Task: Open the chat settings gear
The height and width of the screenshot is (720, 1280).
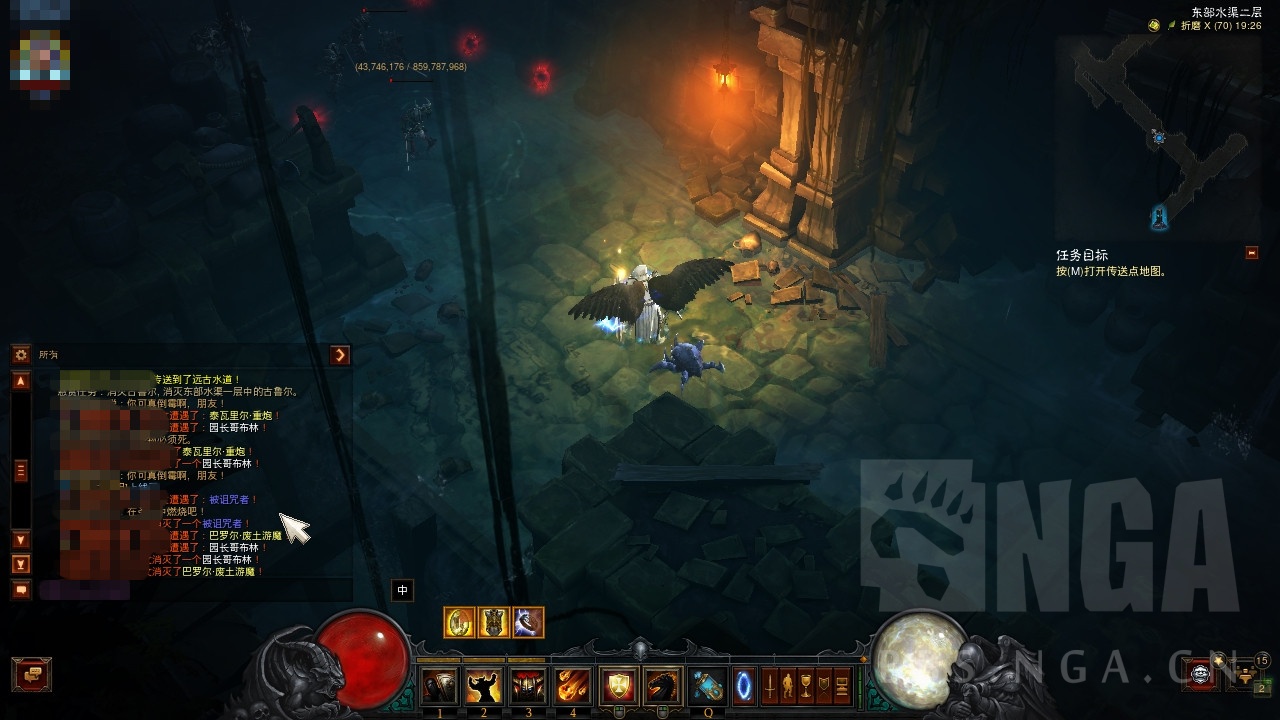Action: (x=20, y=355)
